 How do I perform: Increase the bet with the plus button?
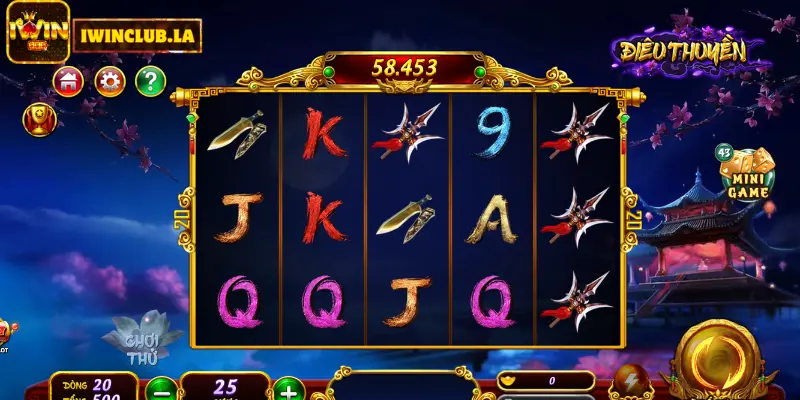[288, 389]
